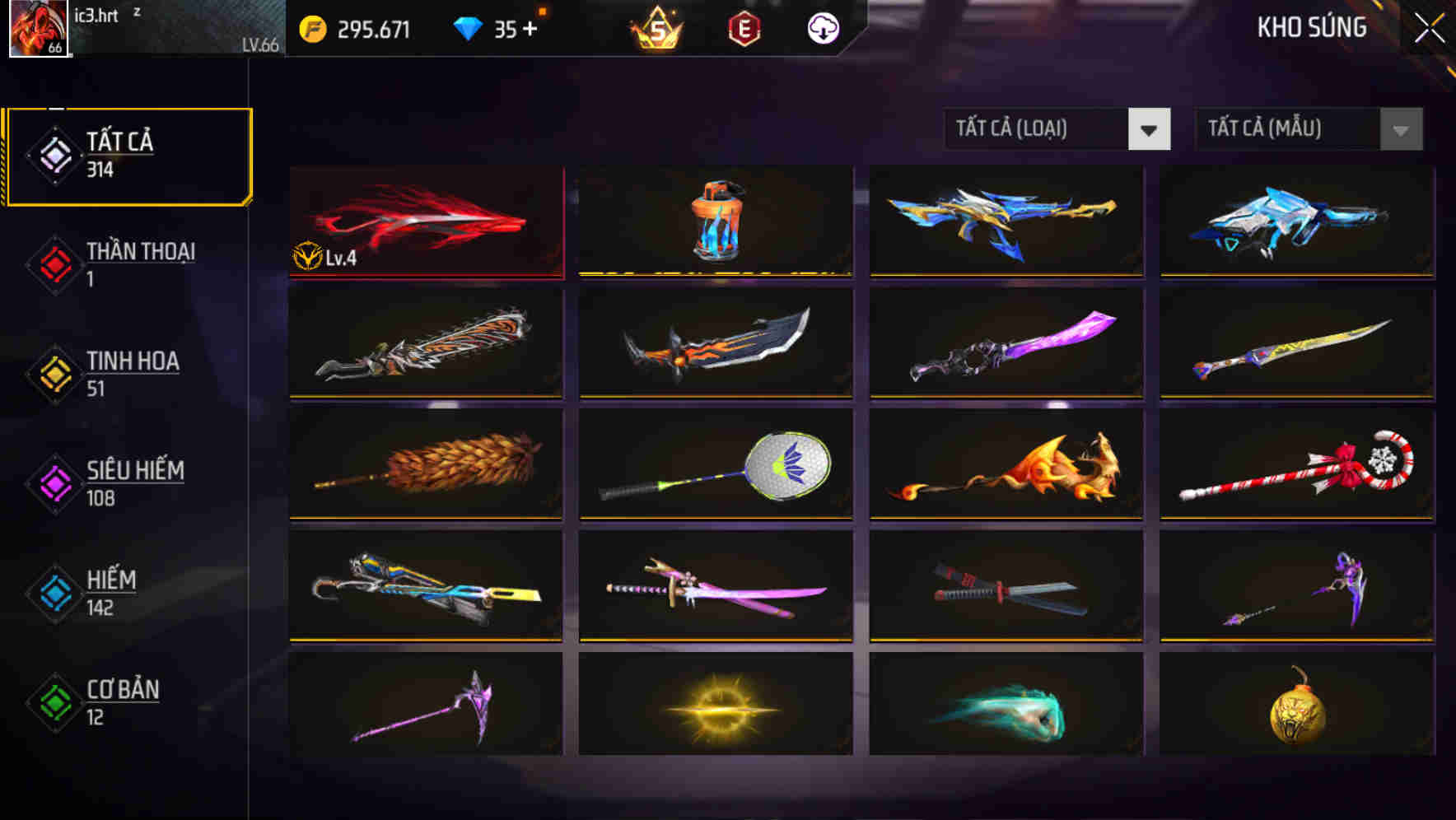This screenshot has width=1456, height=820.
Task: Select the badminton racket weapon skin
Action: pos(715,466)
